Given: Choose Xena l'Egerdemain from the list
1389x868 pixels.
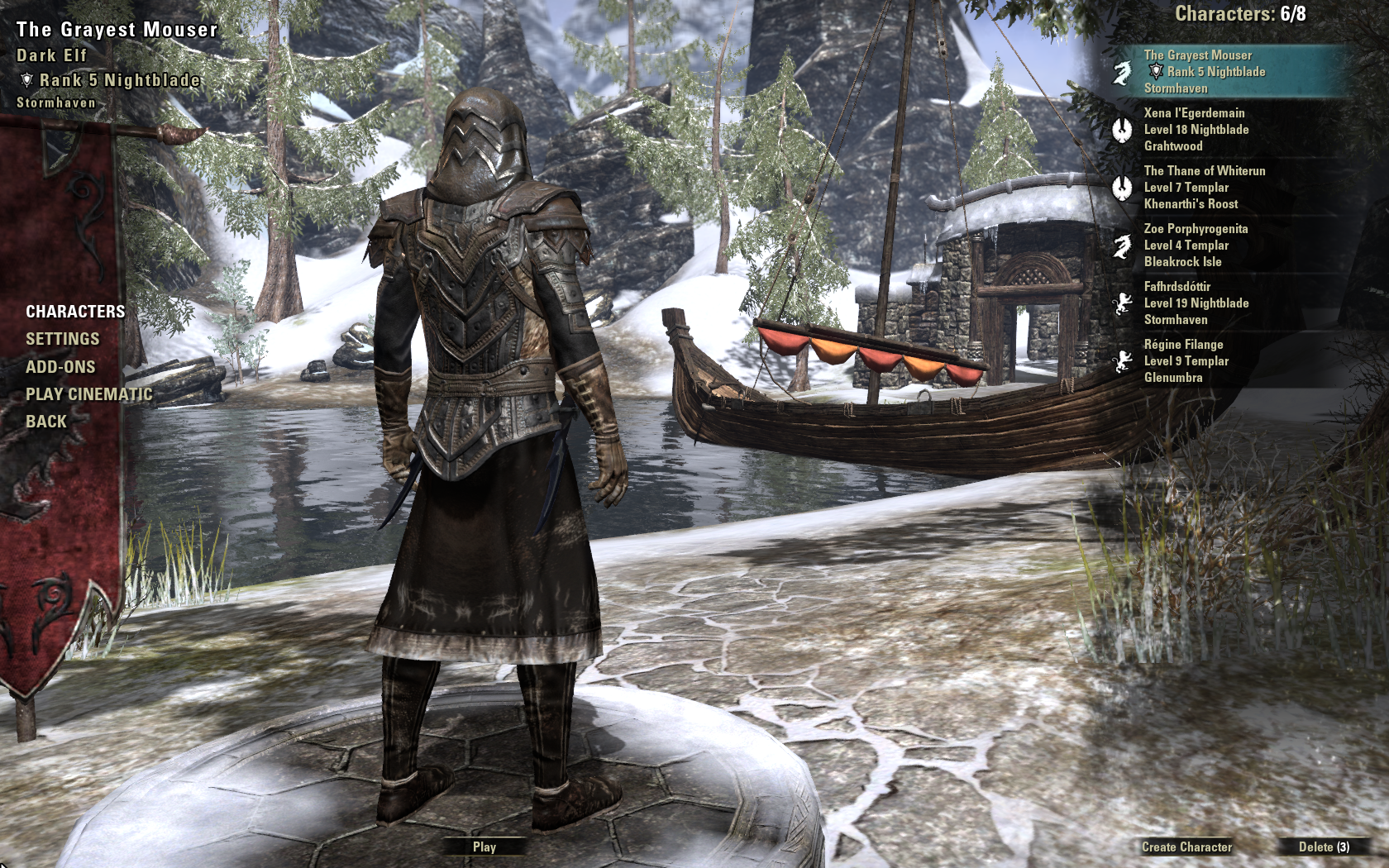Looking at the screenshot, I should 1224,130.
